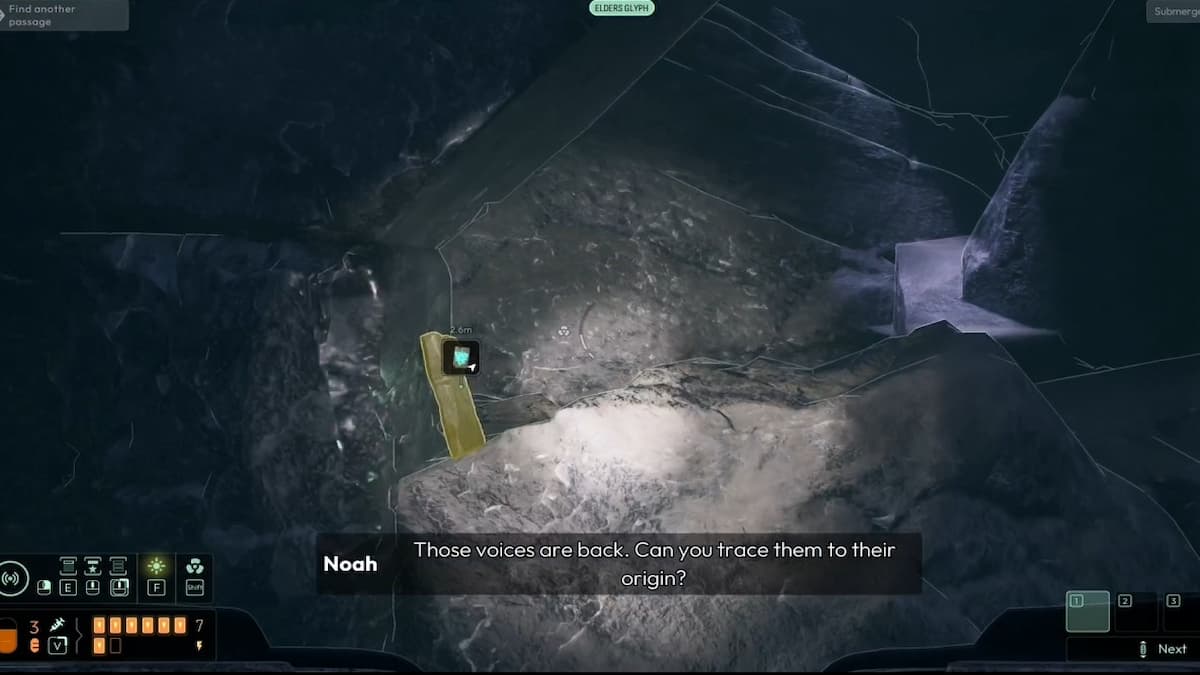The width and height of the screenshot is (1200, 675).
Task: Select inventory slot 2
Action: click(1135, 611)
